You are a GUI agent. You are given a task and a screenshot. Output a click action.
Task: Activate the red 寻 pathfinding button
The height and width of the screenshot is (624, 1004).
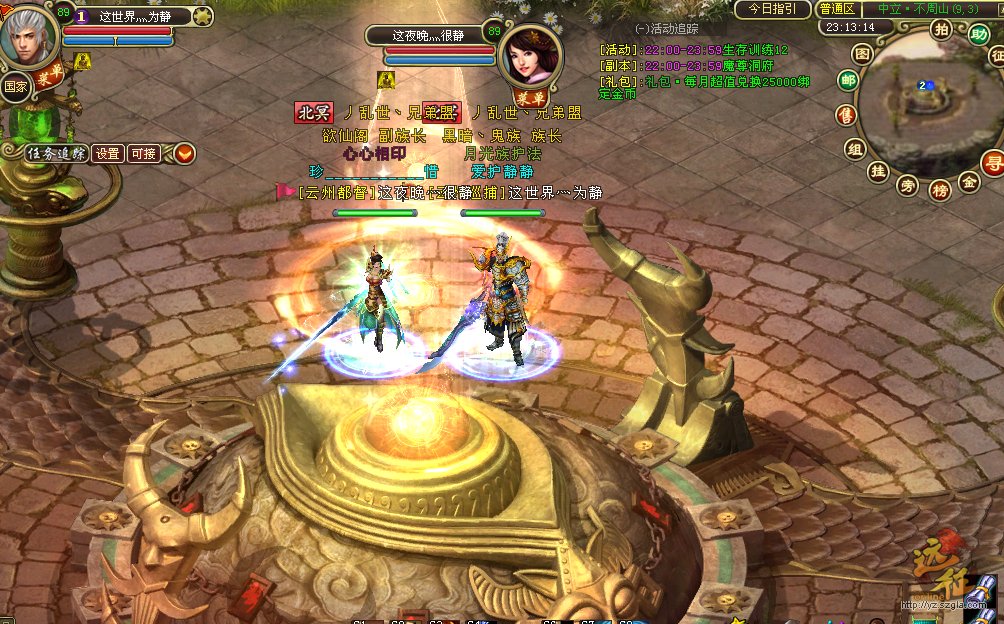(992, 163)
